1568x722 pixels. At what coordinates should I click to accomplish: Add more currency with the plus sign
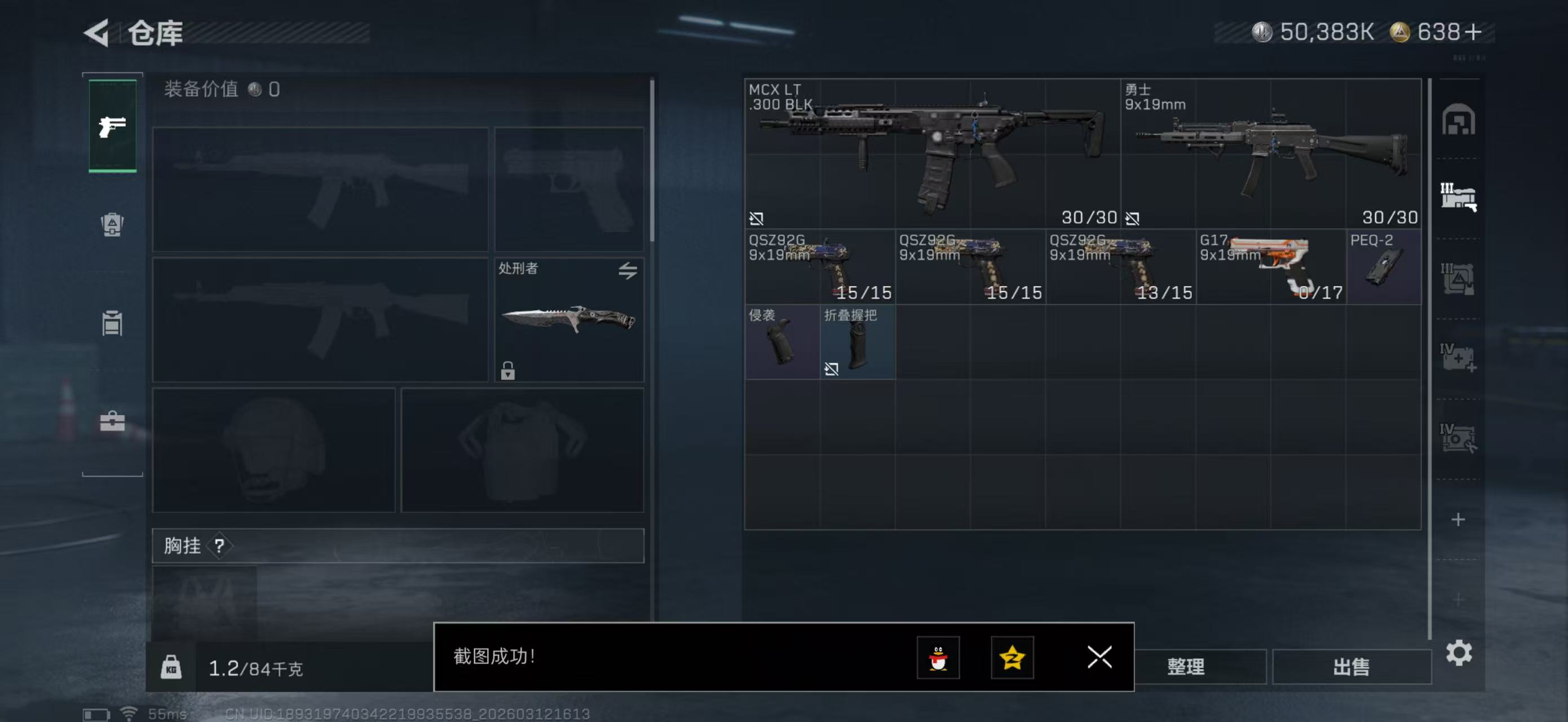click(1473, 32)
